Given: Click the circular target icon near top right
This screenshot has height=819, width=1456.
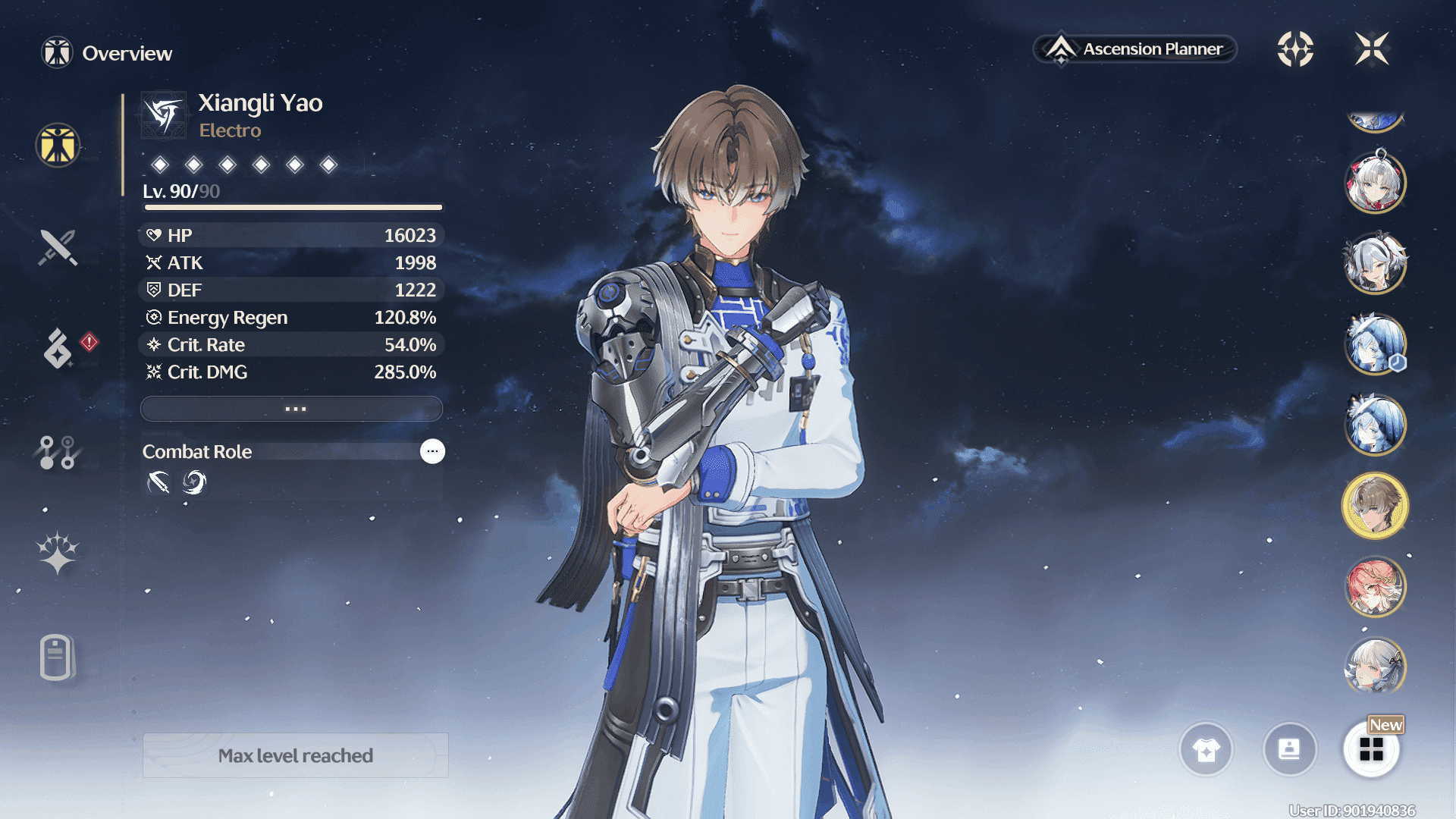Looking at the screenshot, I should pyautogui.click(x=1295, y=49).
